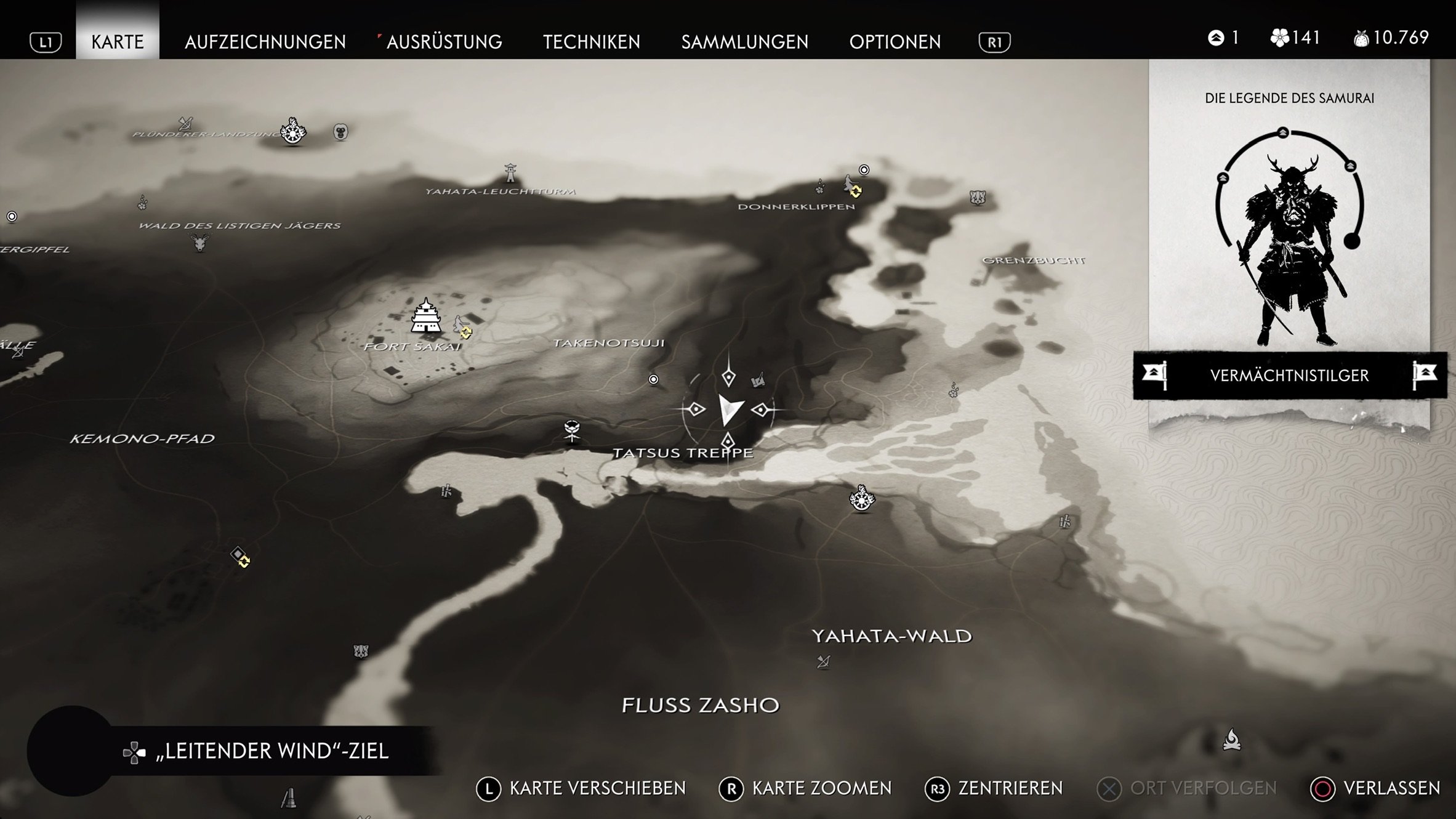Image resolution: width=1456 pixels, height=819 pixels.
Task: Open the Techniken tab
Action: (591, 41)
